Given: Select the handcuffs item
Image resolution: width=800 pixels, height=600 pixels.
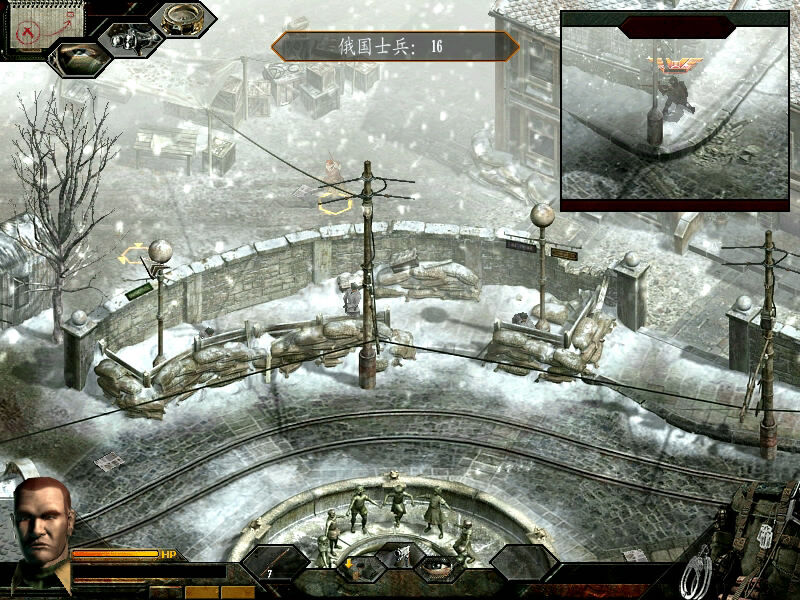Looking at the screenshot, I should pyautogui.click(x=698, y=574).
